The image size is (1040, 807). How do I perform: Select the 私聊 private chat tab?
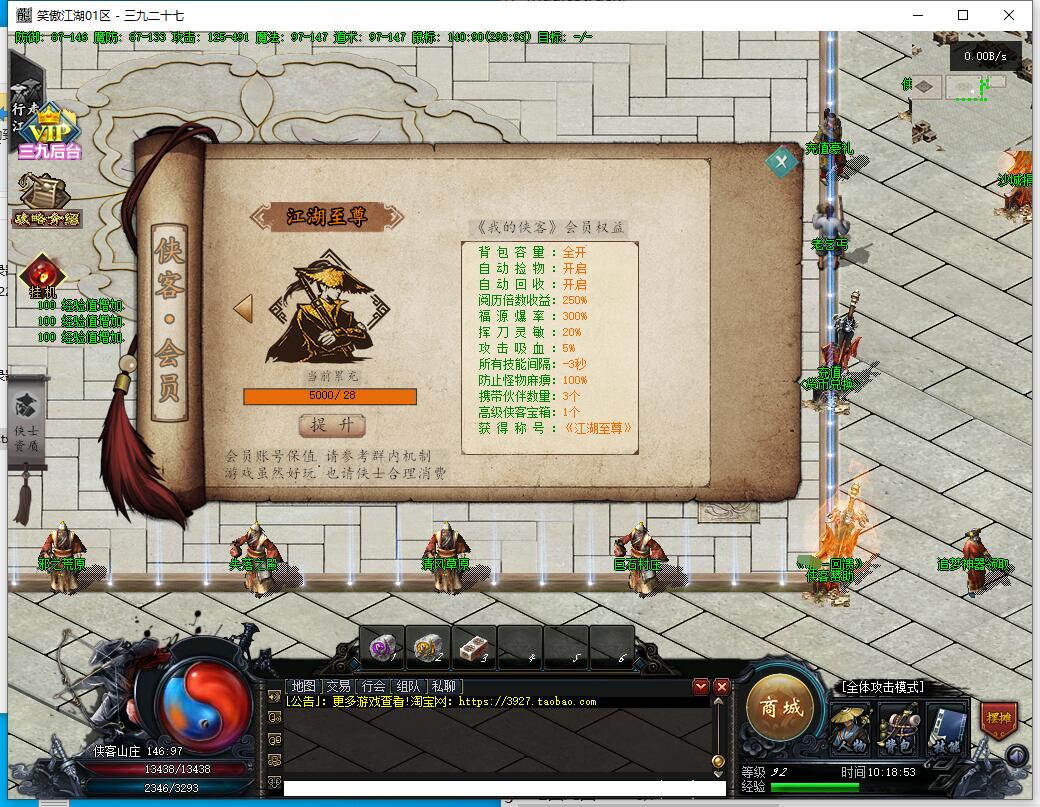442,686
